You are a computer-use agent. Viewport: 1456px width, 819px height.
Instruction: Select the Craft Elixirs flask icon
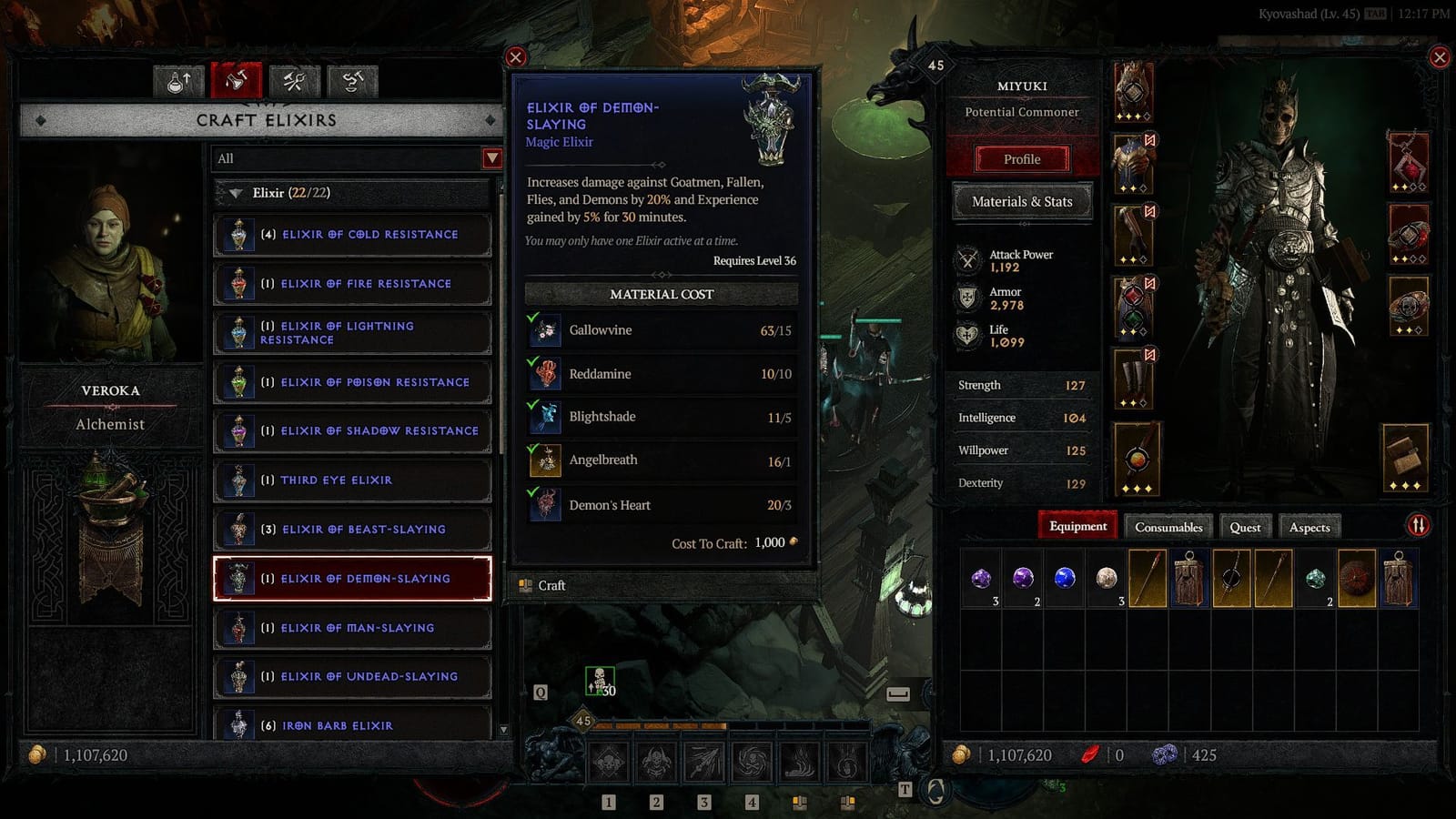[237, 80]
